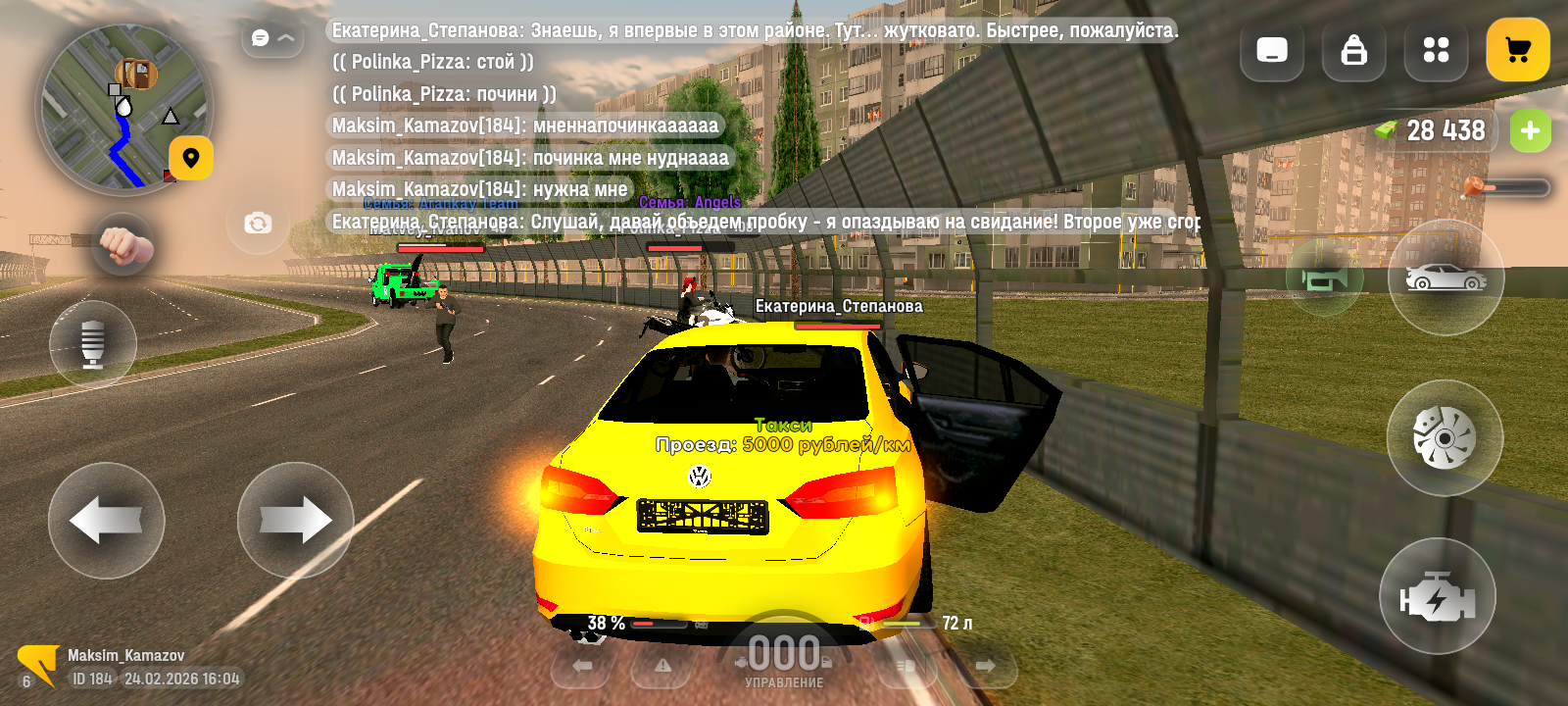Image resolution: width=1568 pixels, height=706 pixels.
Task: Steer left with the left arrow button
Action: point(107,520)
